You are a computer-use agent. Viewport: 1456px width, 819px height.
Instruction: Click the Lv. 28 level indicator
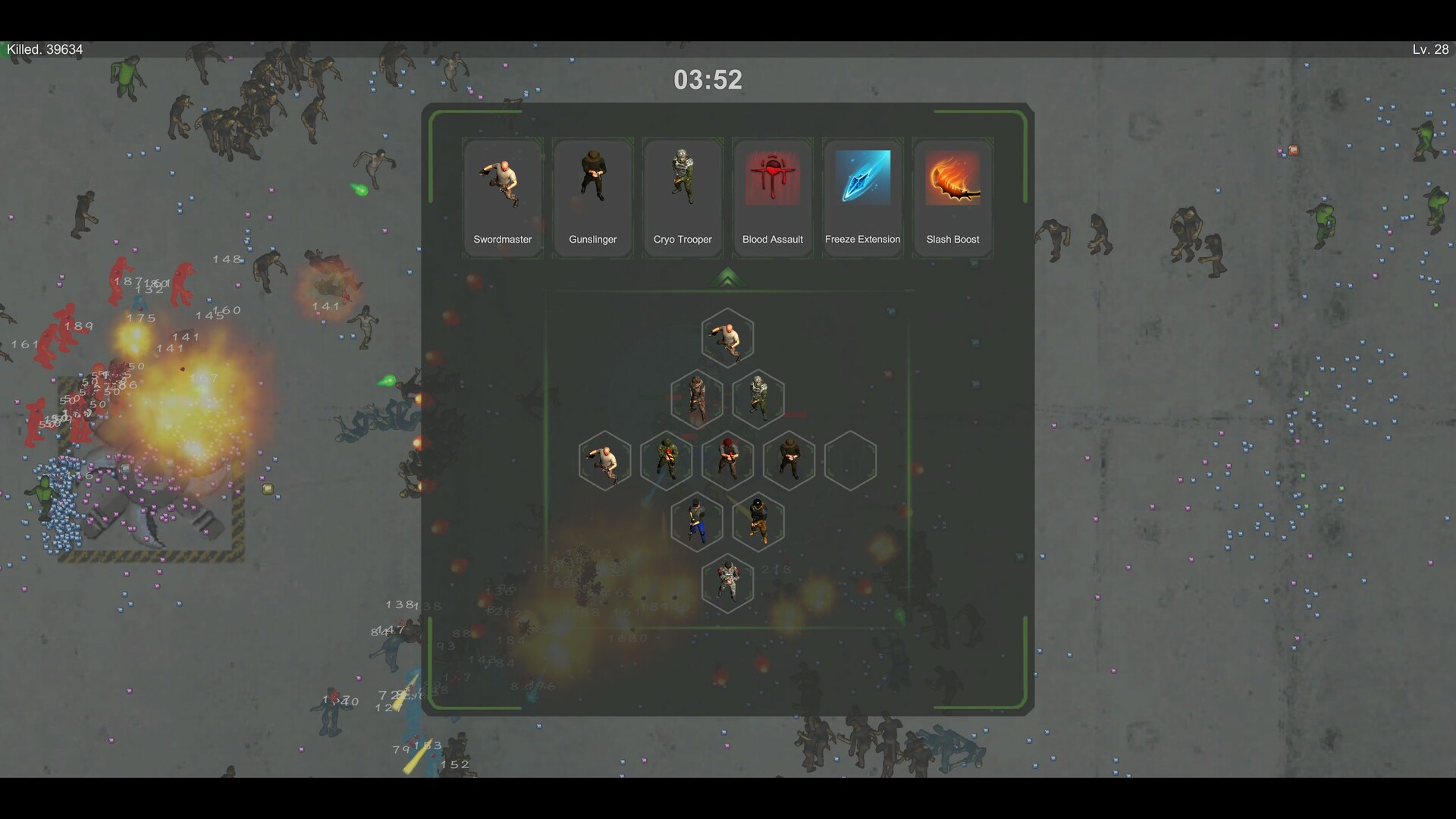(1427, 49)
